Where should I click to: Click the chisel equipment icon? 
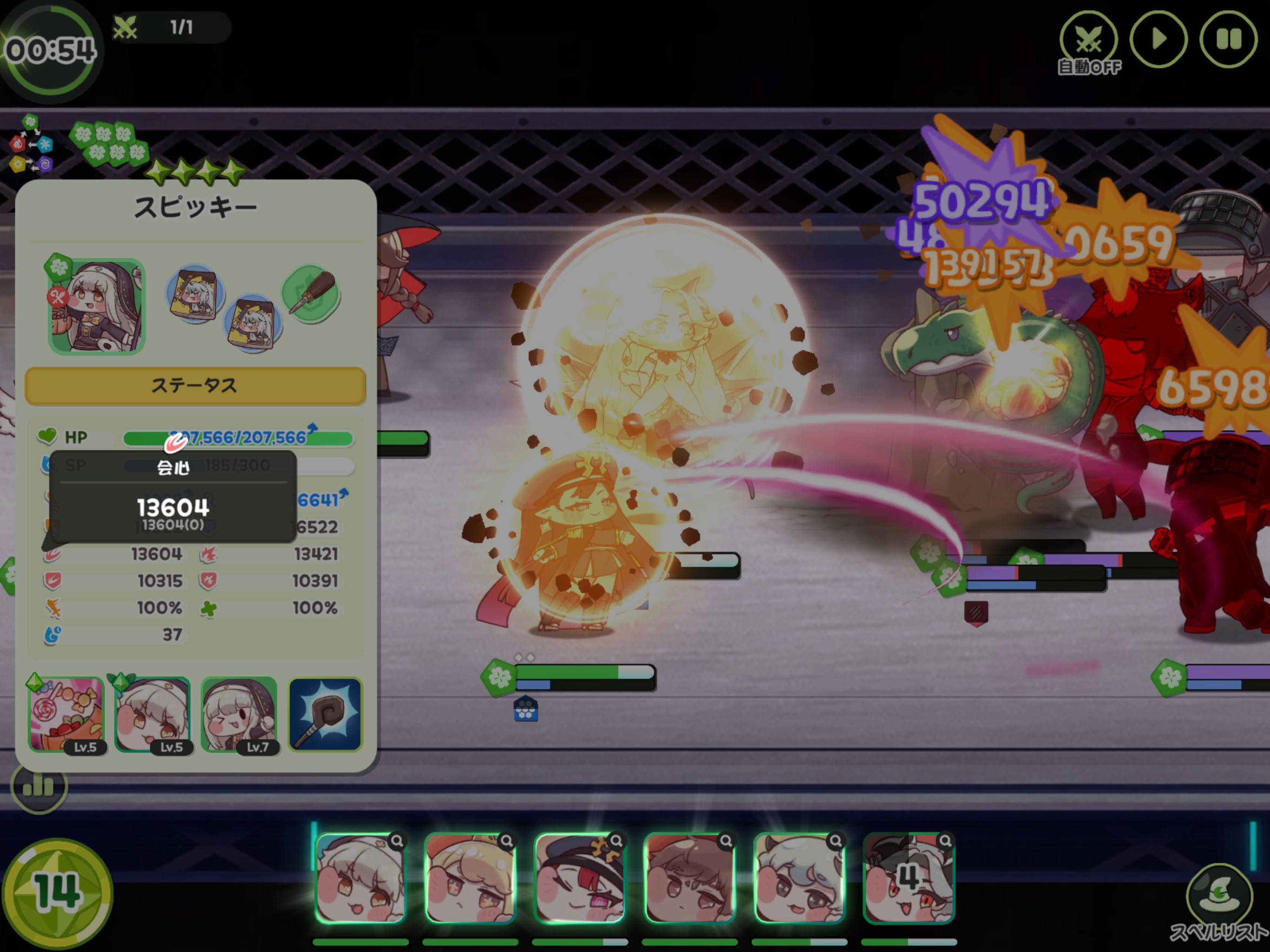pos(312,293)
